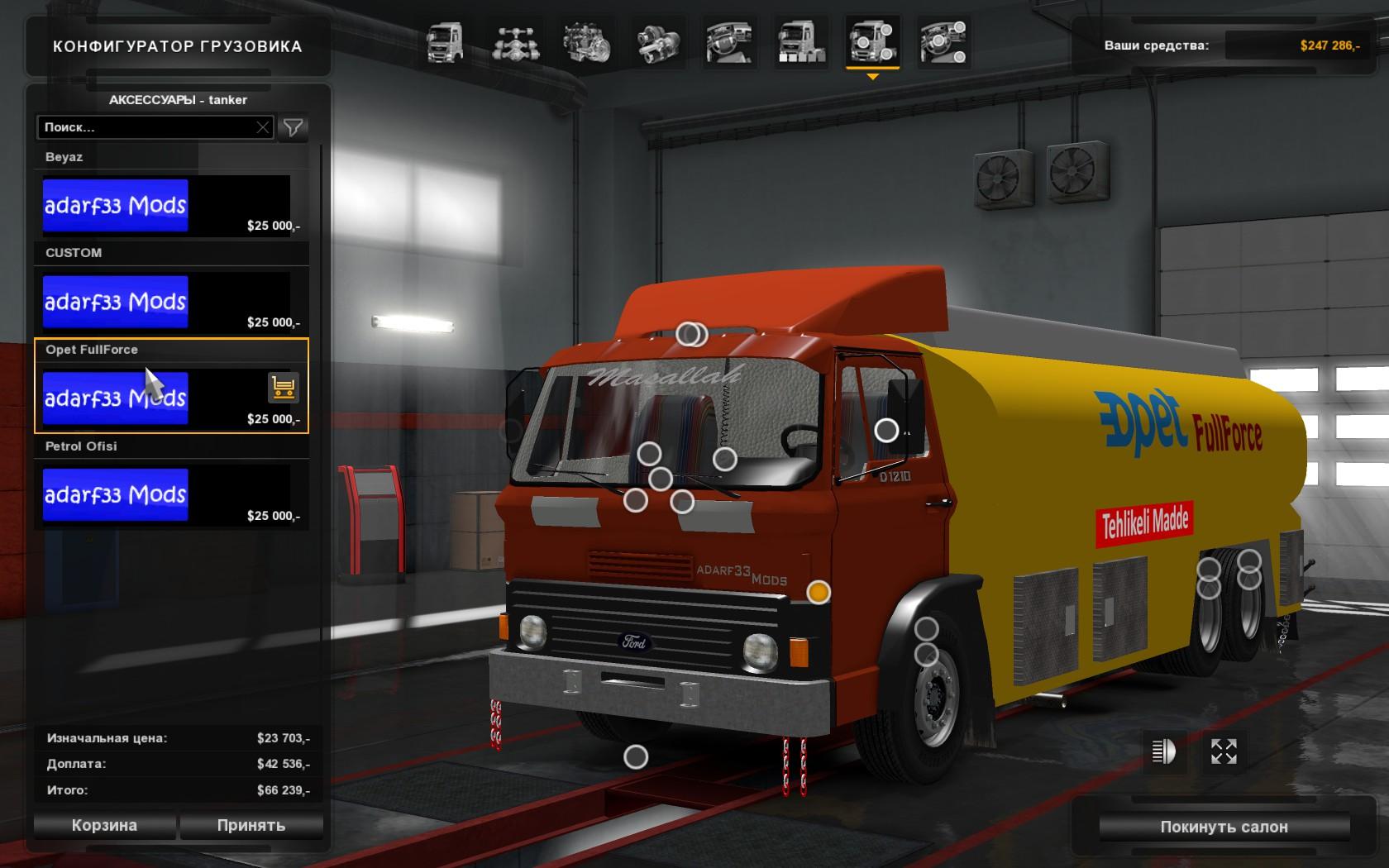
Task: Confirm purchase with Принять button
Action: point(251,825)
